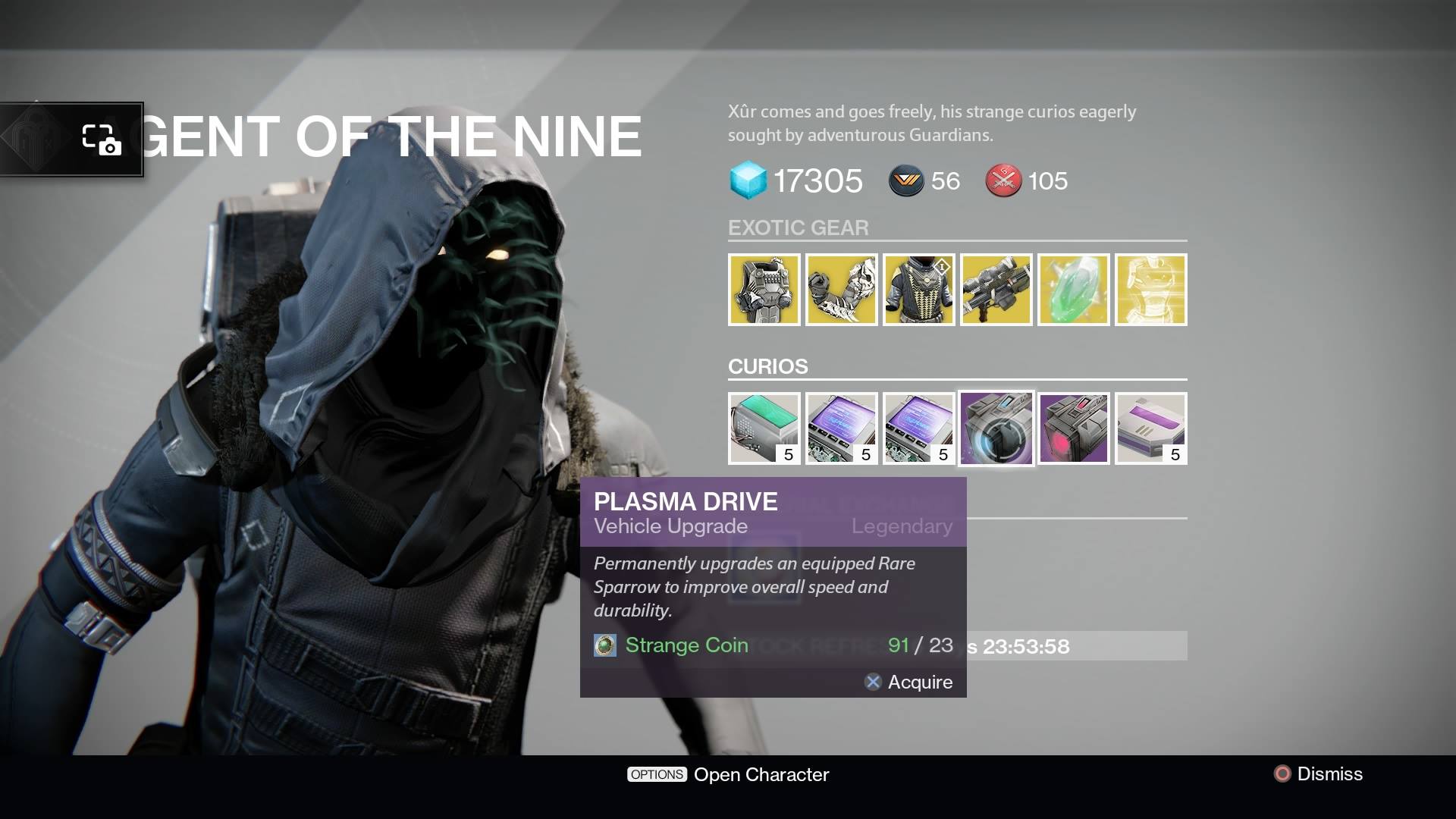
Task: Expand the Curios section header
Action: (767, 366)
